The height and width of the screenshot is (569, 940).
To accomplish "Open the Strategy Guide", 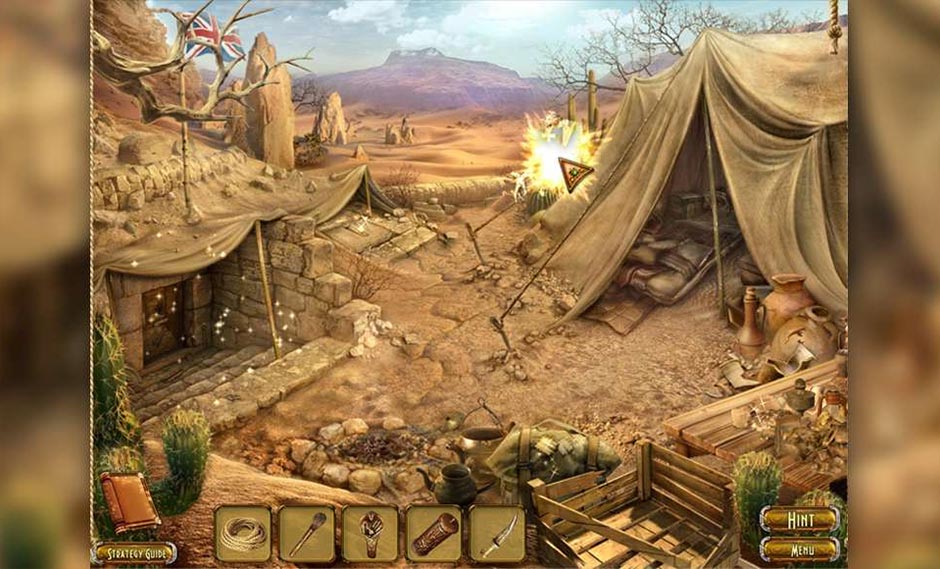I will (x=134, y=553).
